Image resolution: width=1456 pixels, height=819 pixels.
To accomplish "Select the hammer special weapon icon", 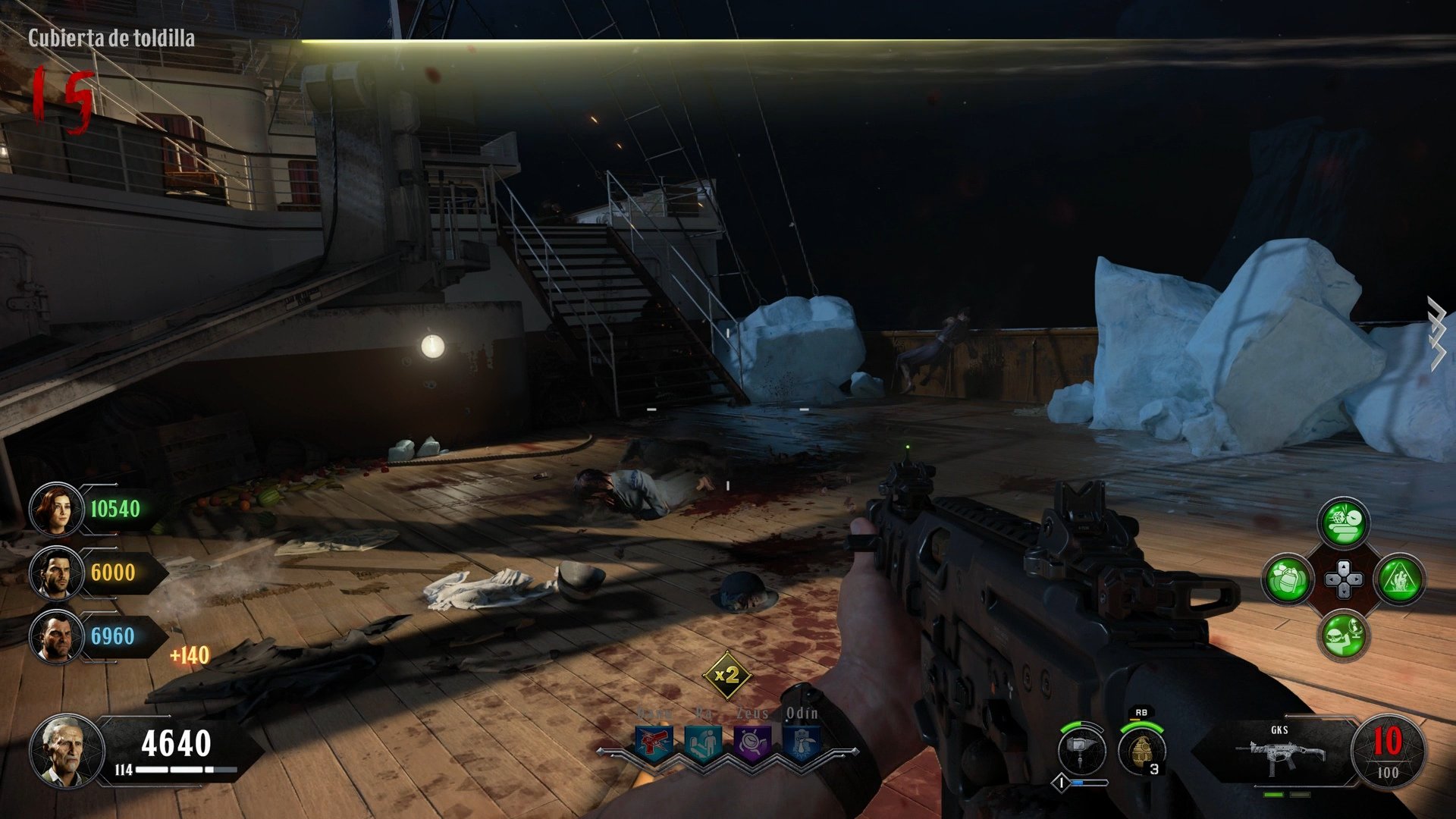I will point(1082,745).
